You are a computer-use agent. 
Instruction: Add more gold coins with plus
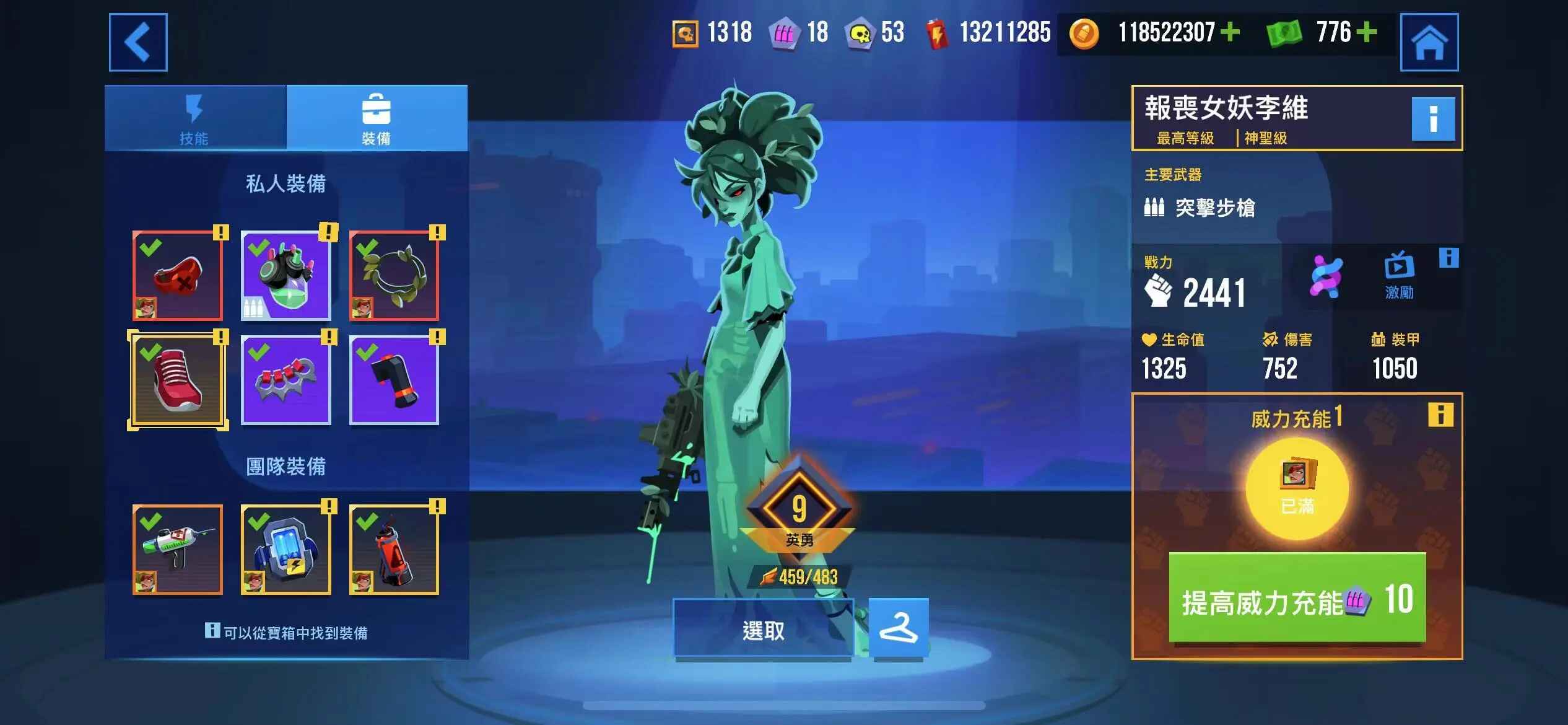click(x=1230, y=32)
